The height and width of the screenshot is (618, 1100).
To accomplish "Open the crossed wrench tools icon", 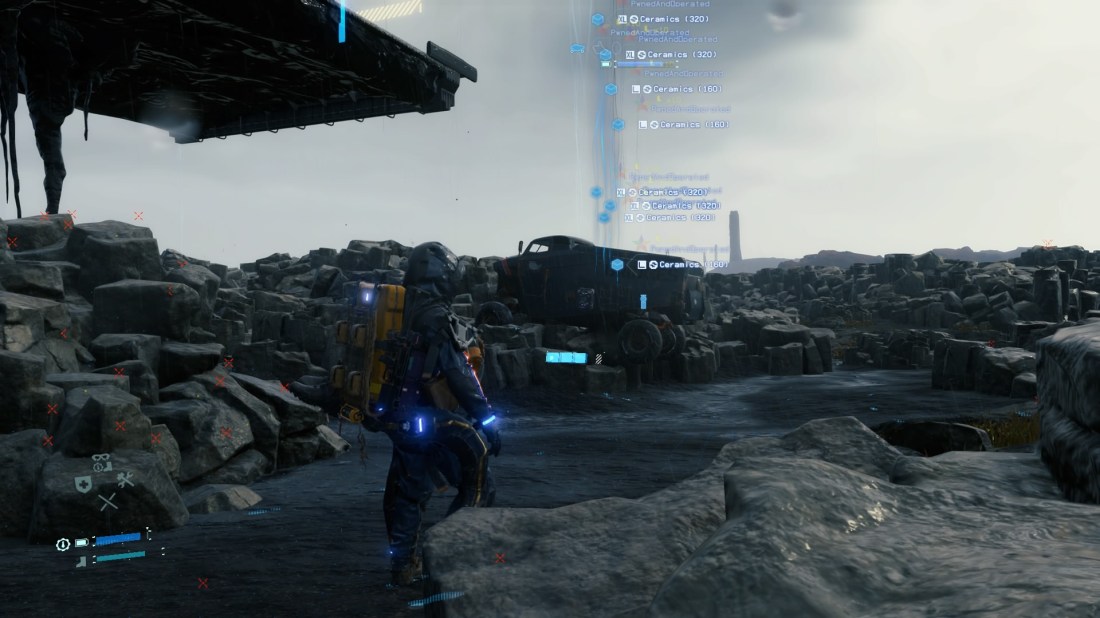I will [125, 480].
